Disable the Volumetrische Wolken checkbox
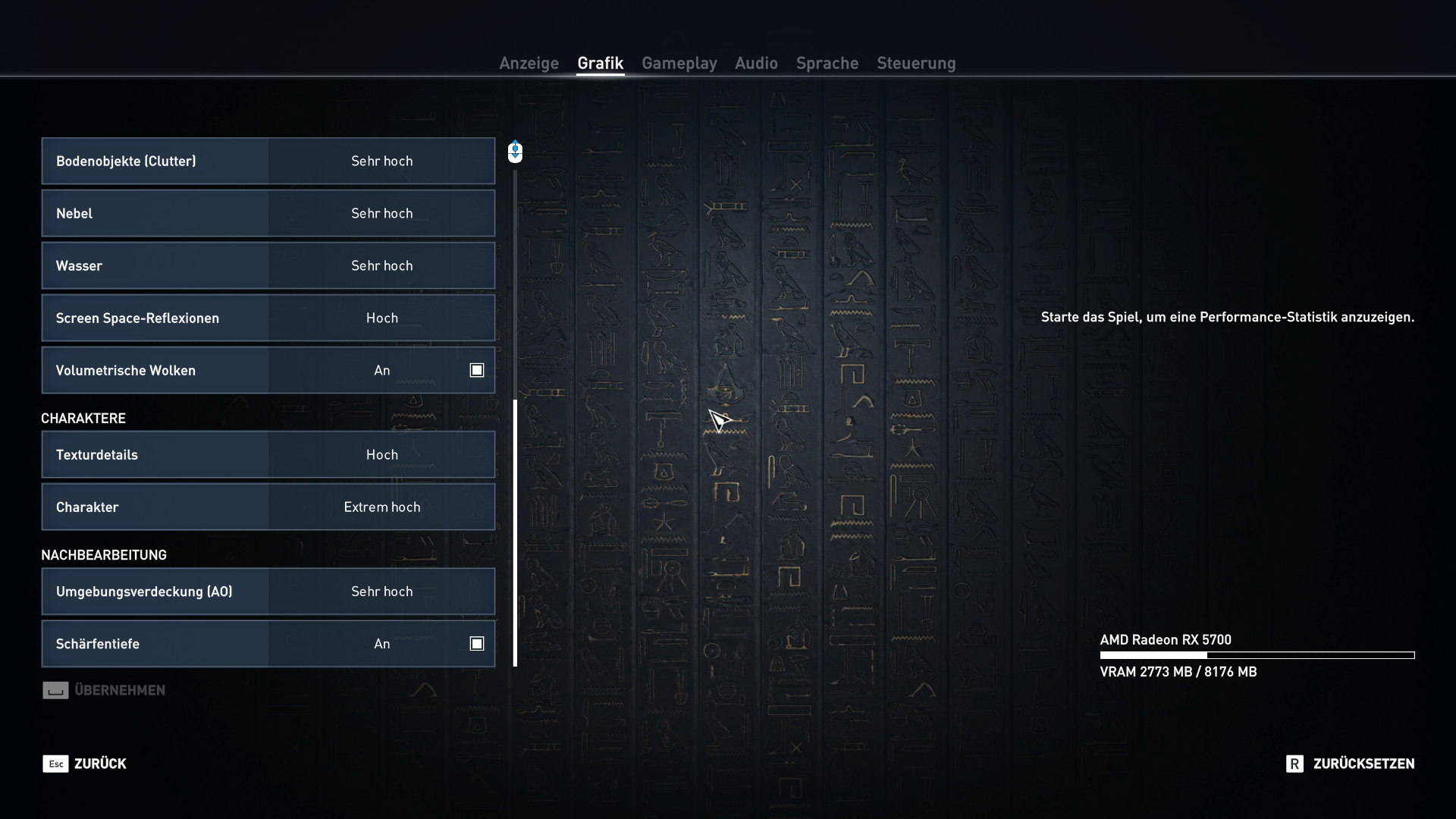Image resolution: width=1456 pixels, height=819 pixels. pyautogui.click(x=476, y=369)
